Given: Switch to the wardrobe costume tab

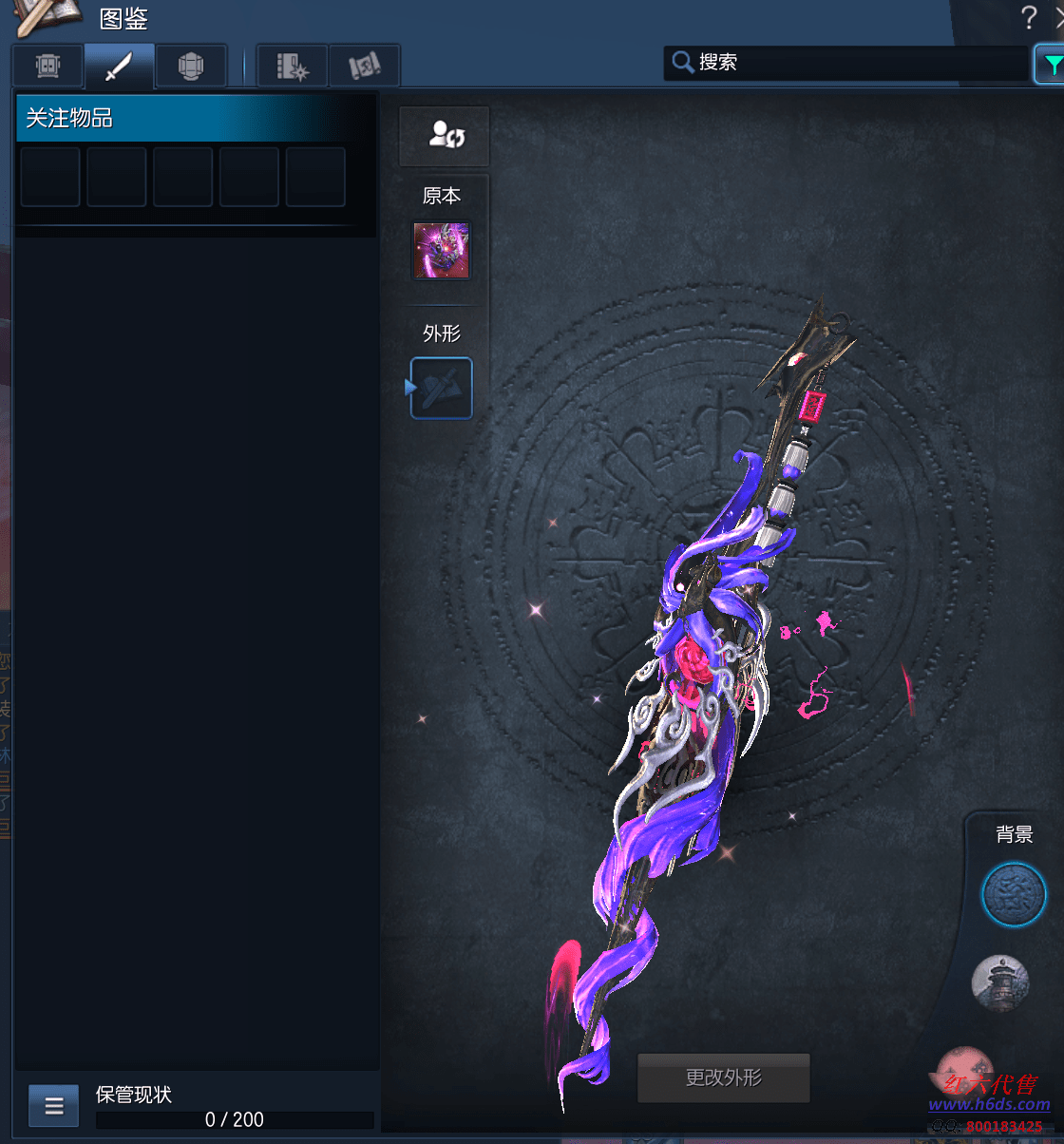Looking at the screenshot, I should coord(47,67).
